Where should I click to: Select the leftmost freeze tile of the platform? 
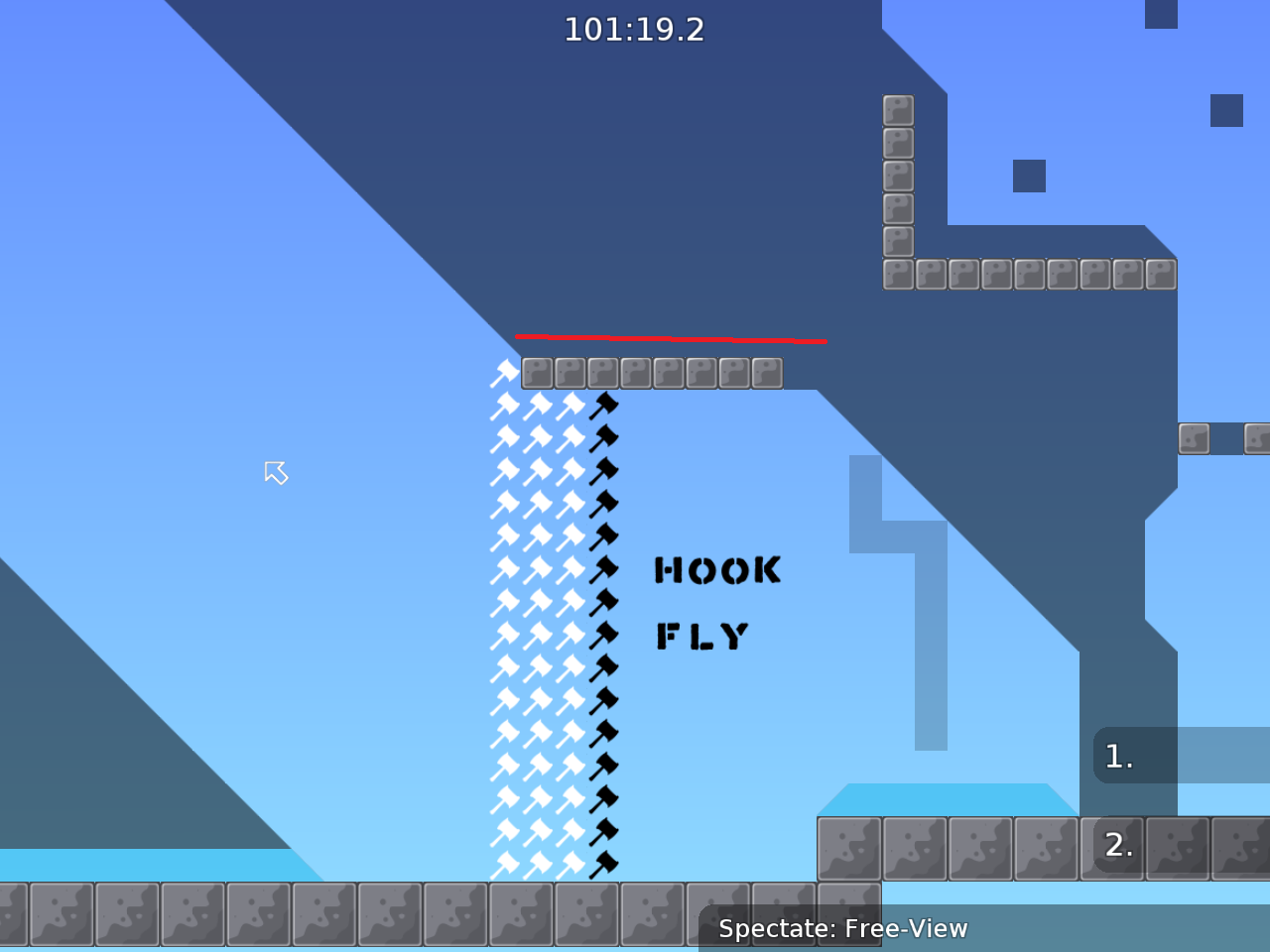(x=536, y=372)
